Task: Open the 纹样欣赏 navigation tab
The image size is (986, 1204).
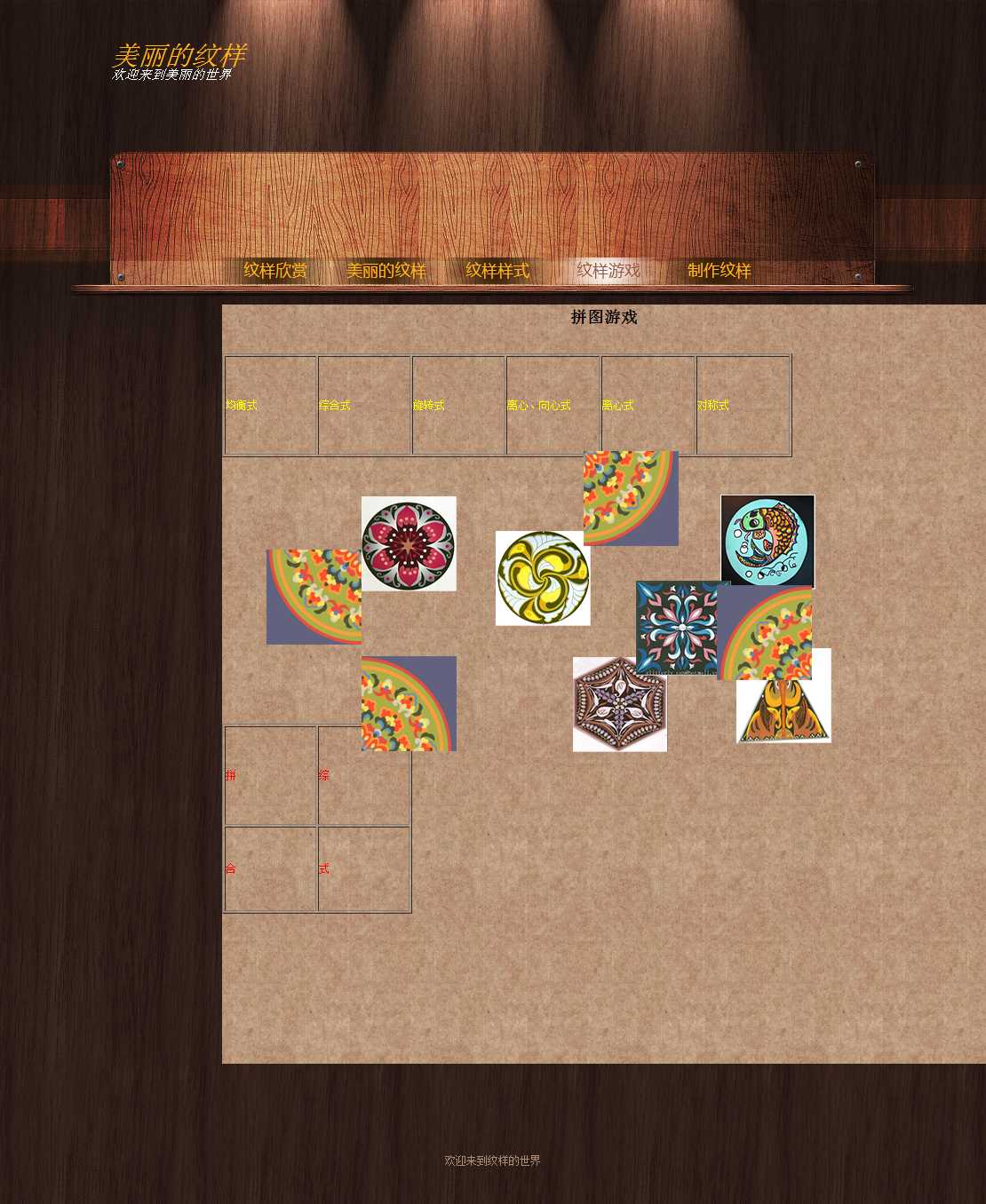Action: click(275, 271)
